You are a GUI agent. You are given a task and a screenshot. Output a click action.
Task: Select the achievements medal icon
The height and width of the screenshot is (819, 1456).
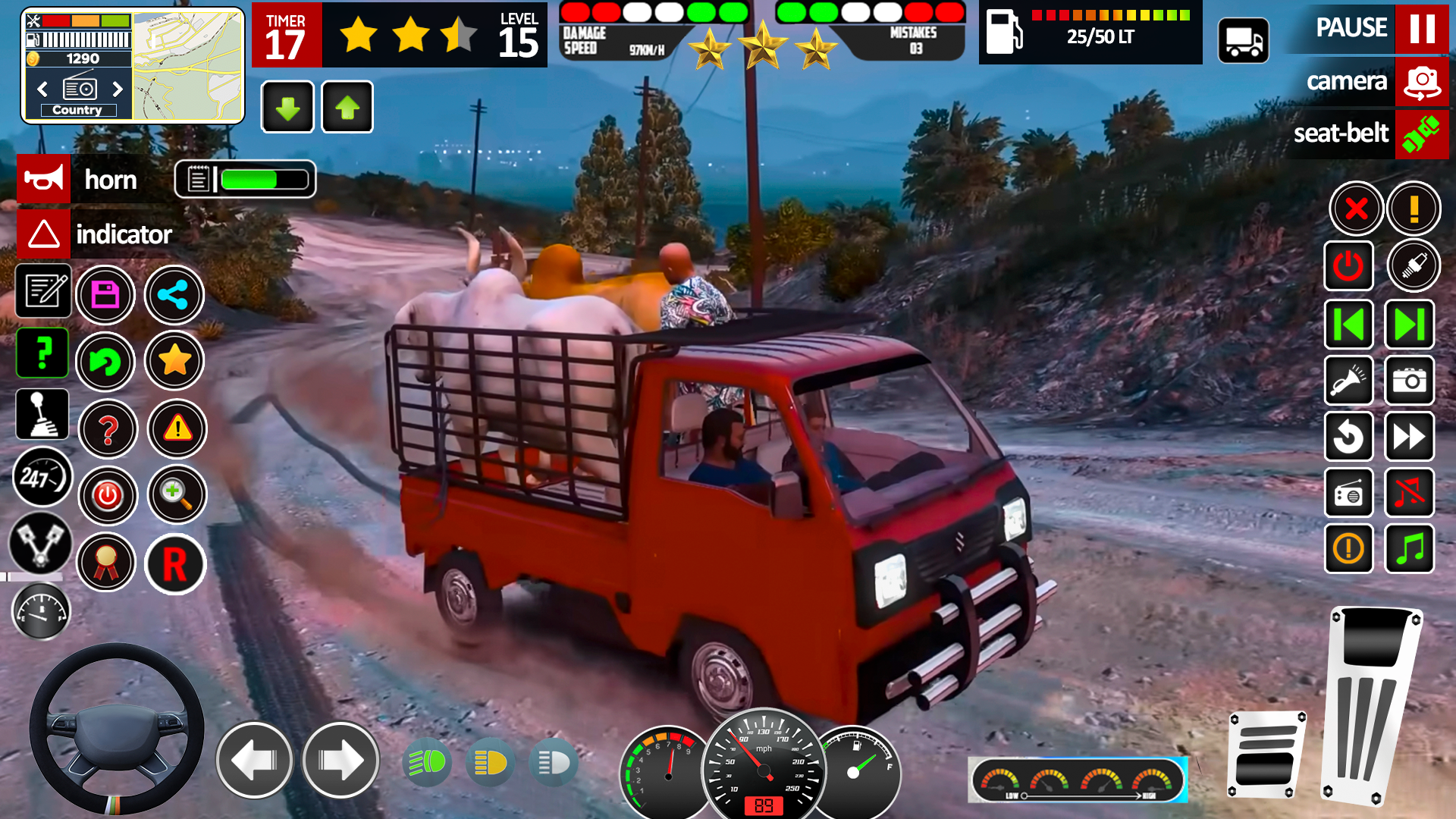coord(106,563)
